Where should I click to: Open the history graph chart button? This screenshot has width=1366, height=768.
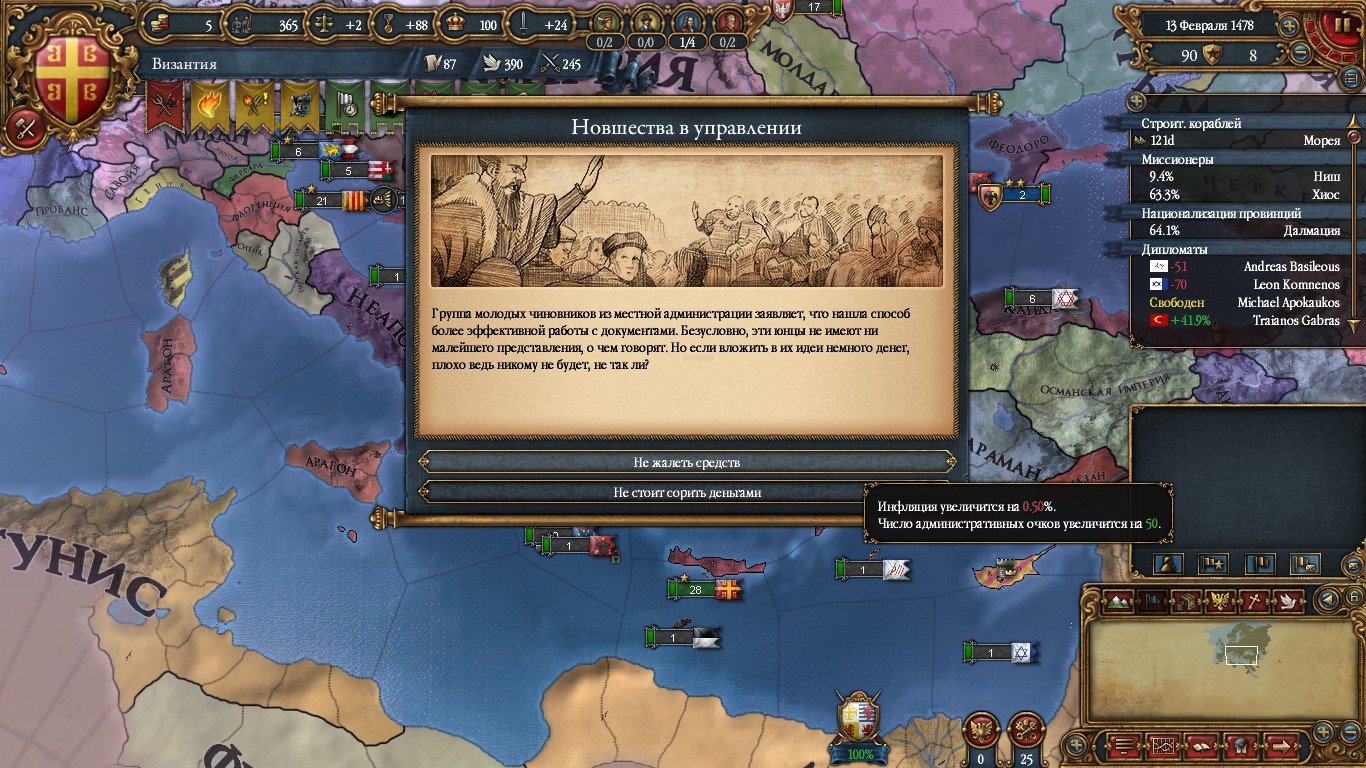click(1163, 746)
